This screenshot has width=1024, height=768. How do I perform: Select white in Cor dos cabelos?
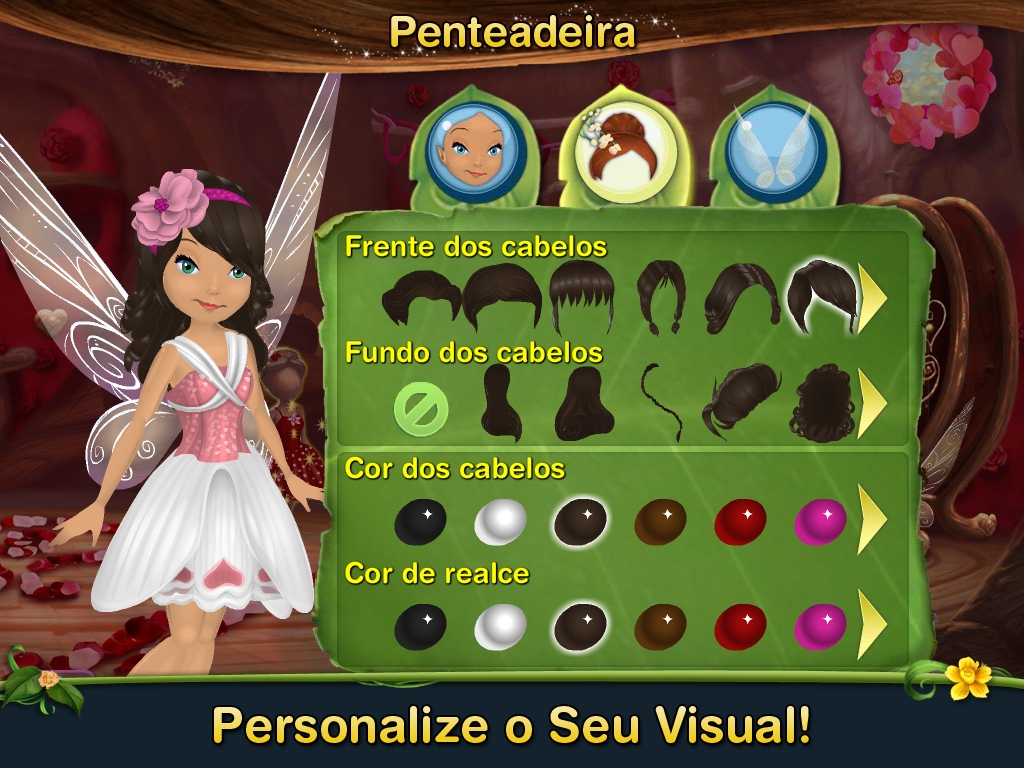[500, 521]
